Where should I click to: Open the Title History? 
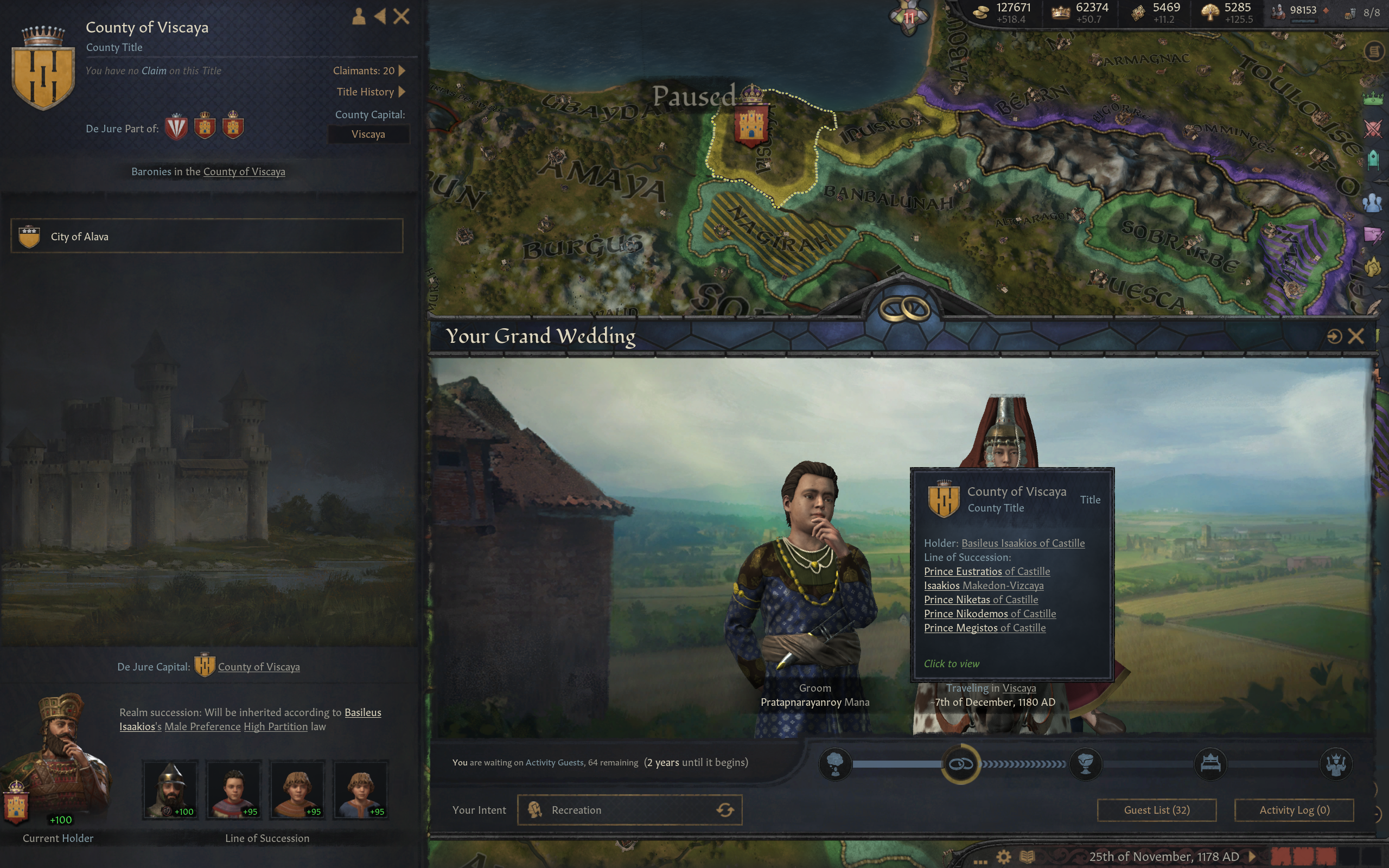point(370,92)
